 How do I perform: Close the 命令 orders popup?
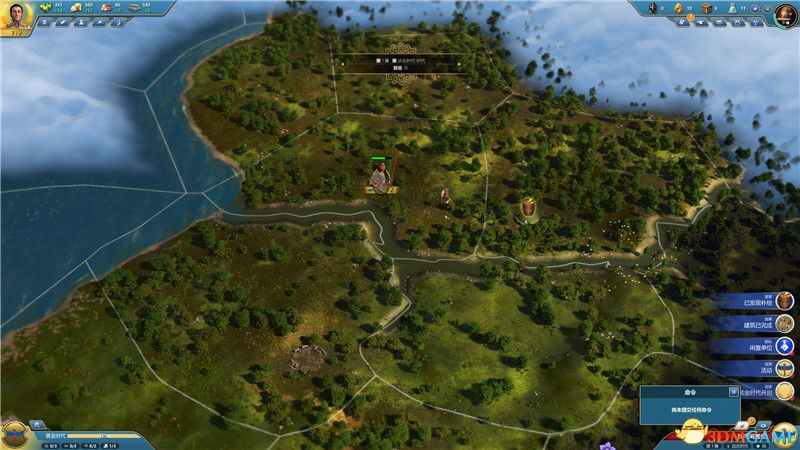(x=734, y=392)
